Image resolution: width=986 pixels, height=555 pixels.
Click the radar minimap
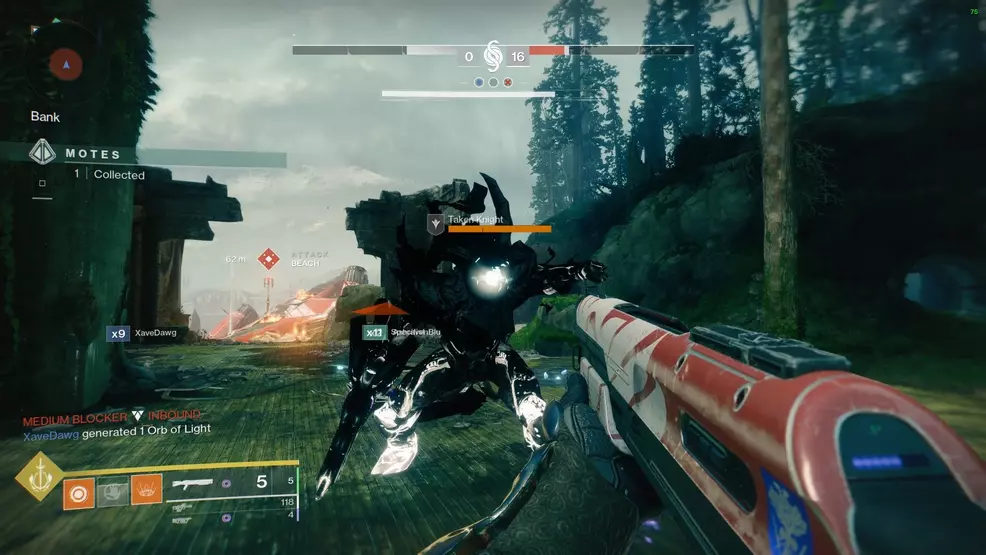coord(68,66)
